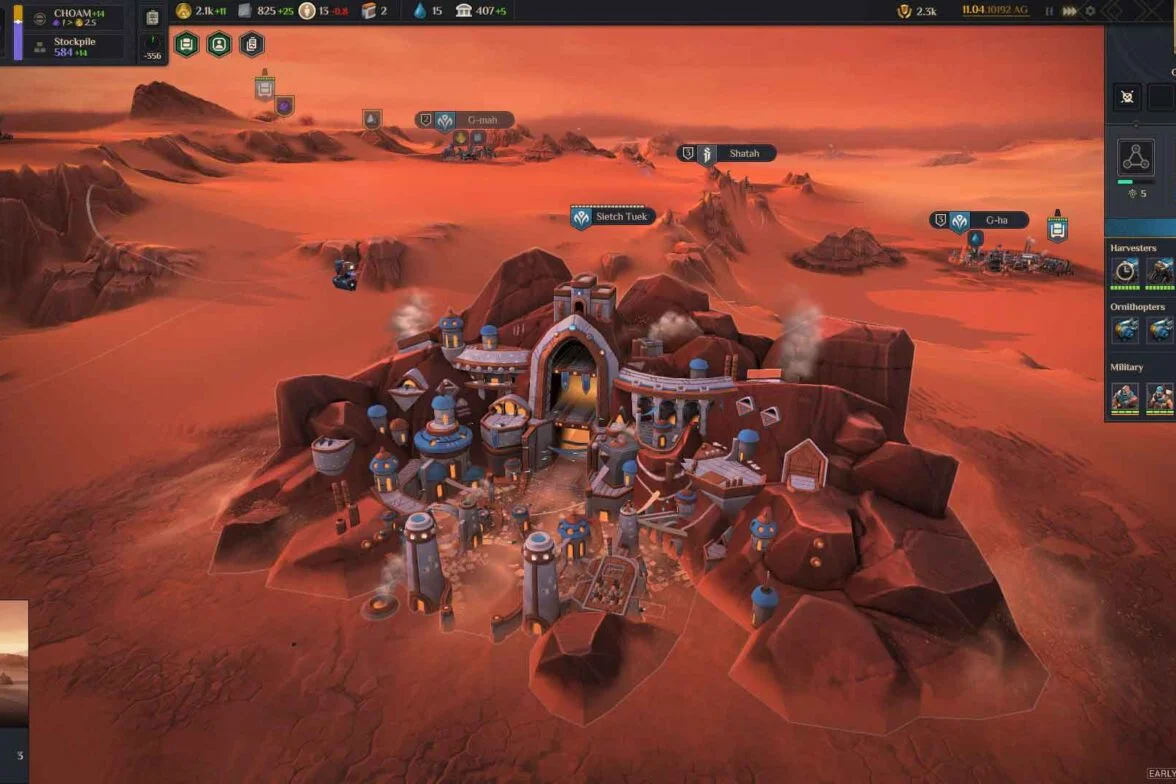Pause the game speed
This screenshot has width=1176, height=784.
tap(1049, 11)
